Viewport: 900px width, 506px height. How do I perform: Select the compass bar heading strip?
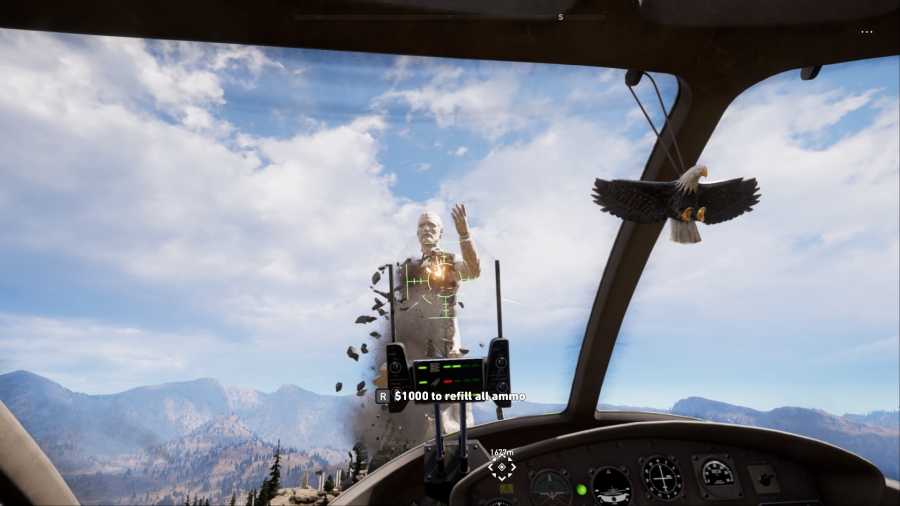point(450,17)
